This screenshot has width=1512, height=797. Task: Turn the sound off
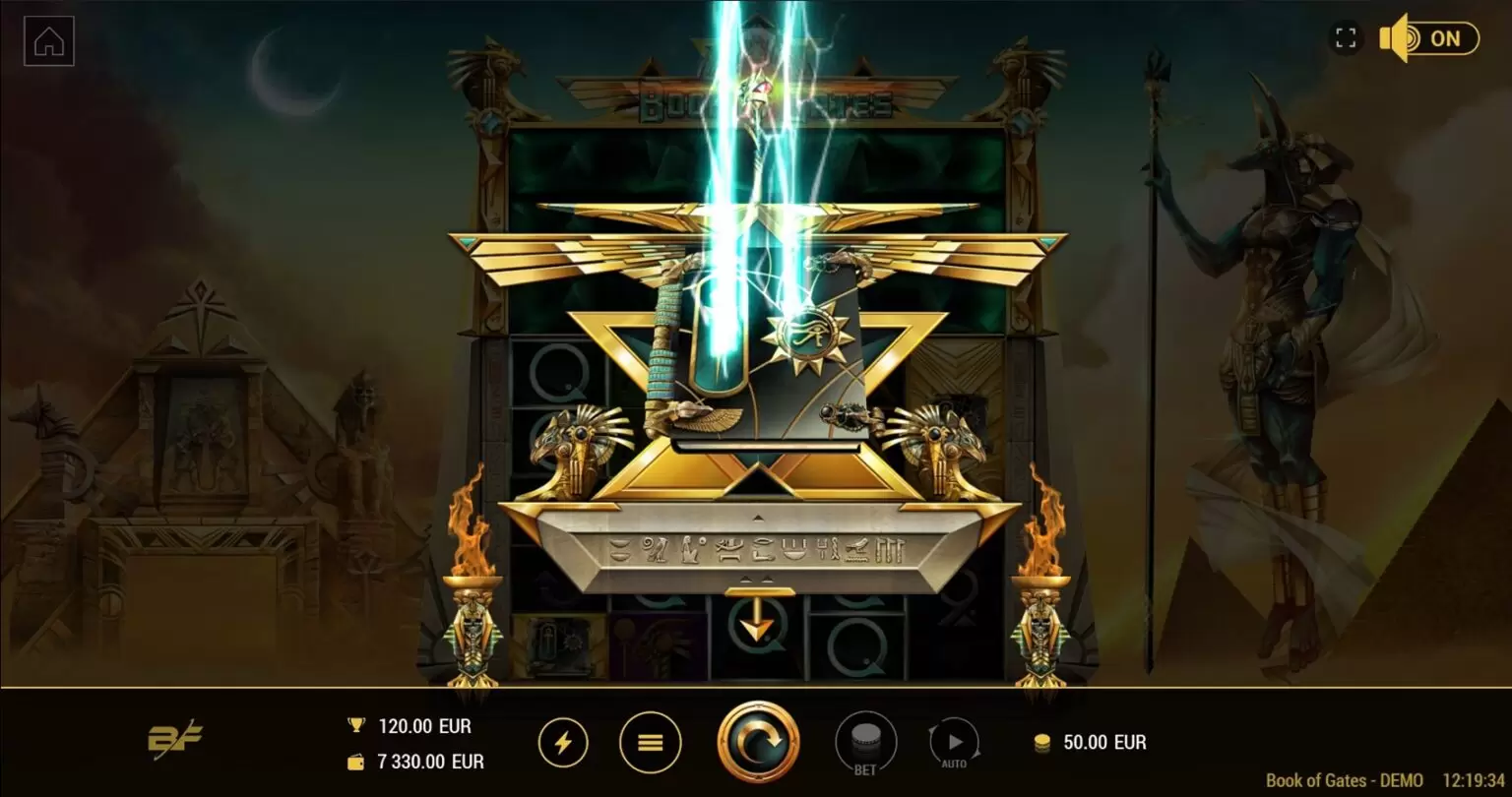1428,38
